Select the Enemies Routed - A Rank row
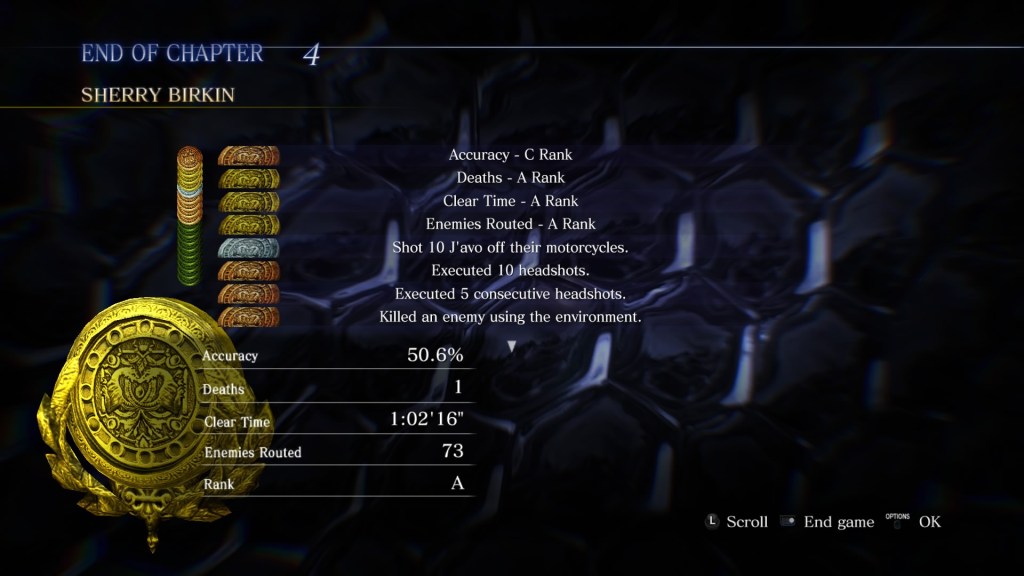 pos(510,224)
